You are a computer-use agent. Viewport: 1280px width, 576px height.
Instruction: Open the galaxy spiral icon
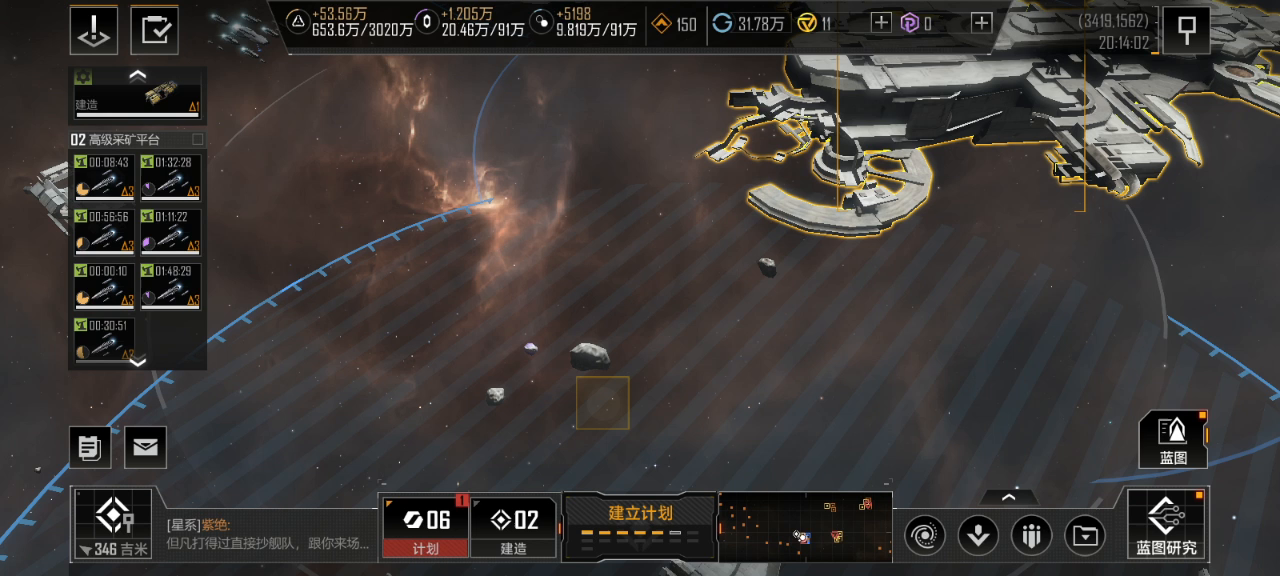point(925,536)
